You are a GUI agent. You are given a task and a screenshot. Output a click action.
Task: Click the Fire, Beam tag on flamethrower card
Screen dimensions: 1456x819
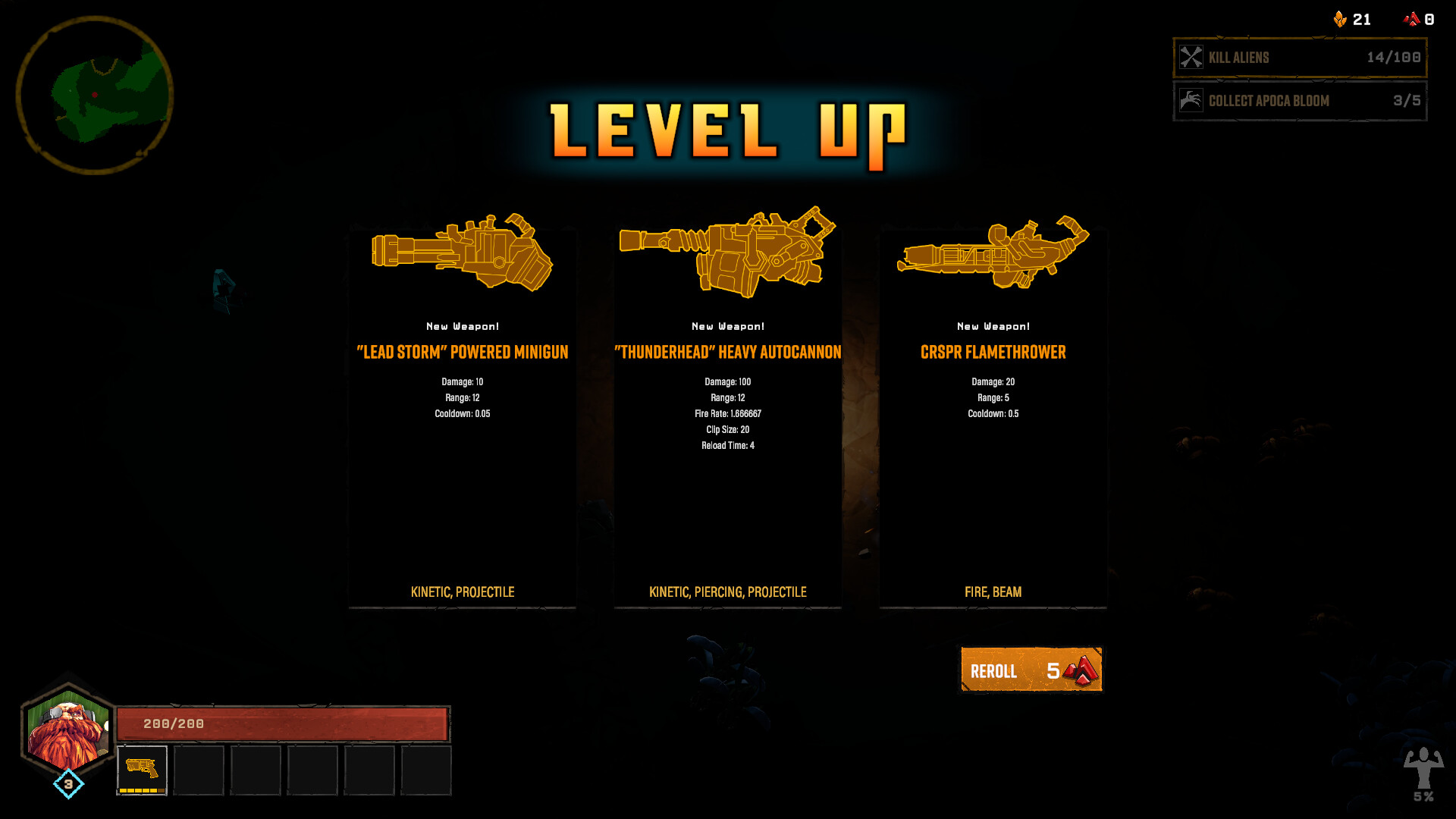993,592
